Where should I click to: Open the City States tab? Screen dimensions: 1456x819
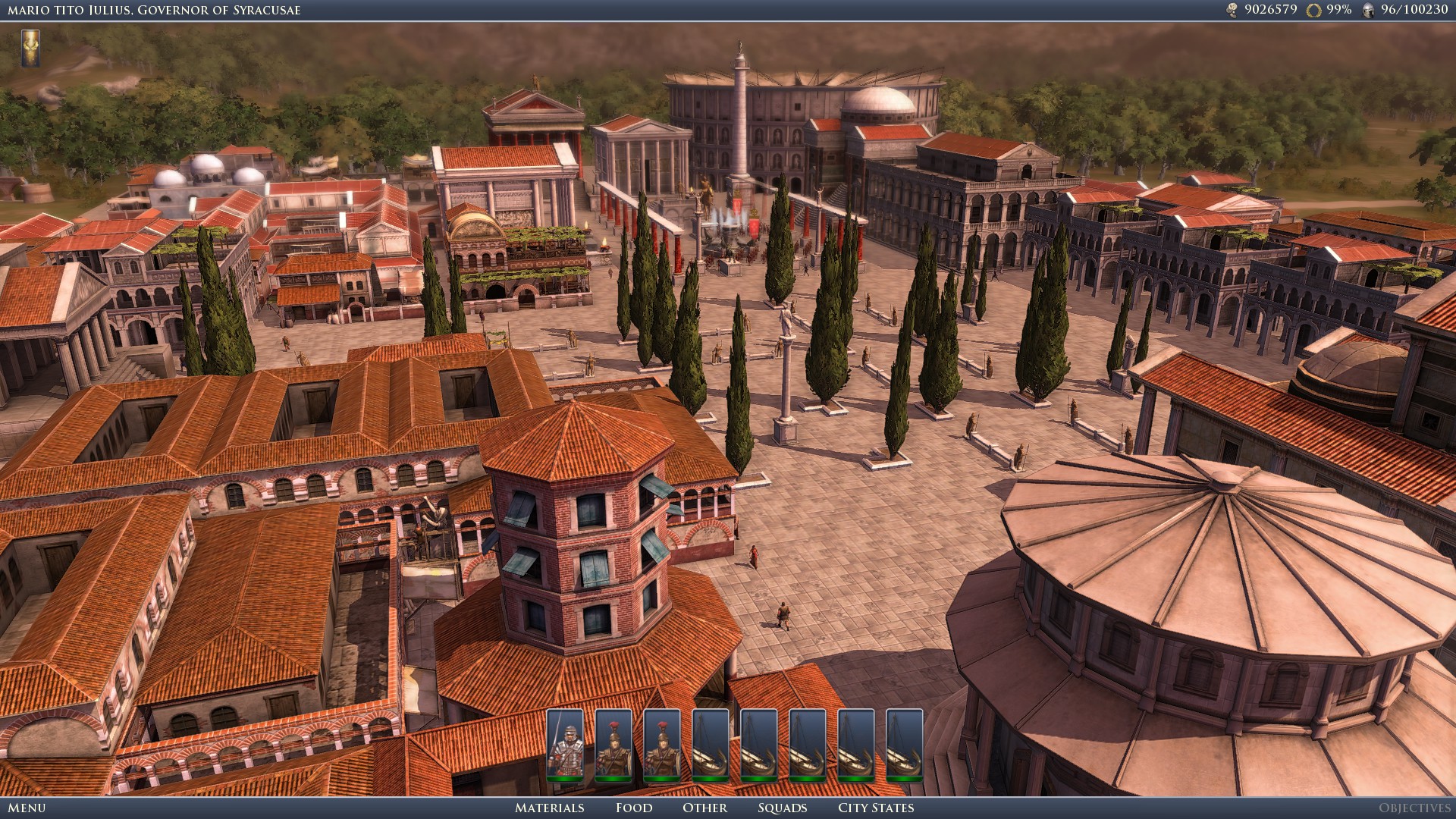(x=875, y=808)
